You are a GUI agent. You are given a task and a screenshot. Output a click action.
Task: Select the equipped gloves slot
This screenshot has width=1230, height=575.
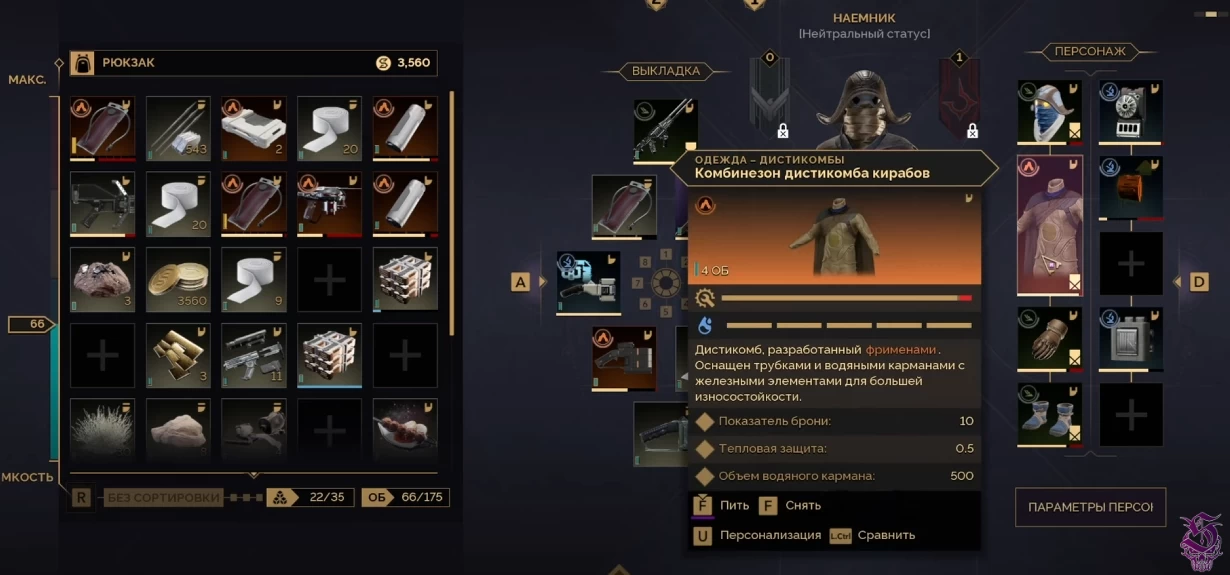[x=1050, y=338]
